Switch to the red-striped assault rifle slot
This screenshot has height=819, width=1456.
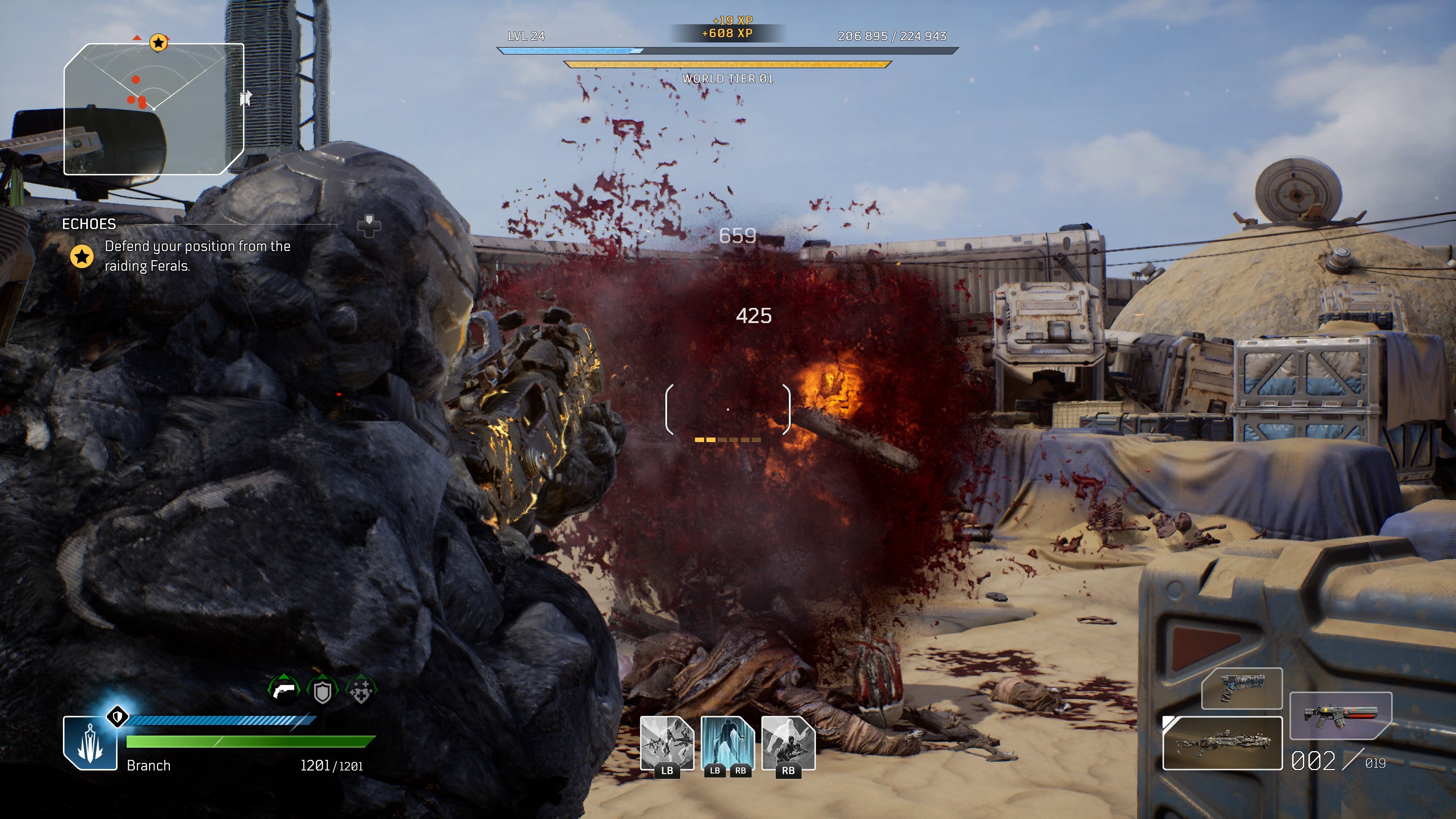[1340, 715]
